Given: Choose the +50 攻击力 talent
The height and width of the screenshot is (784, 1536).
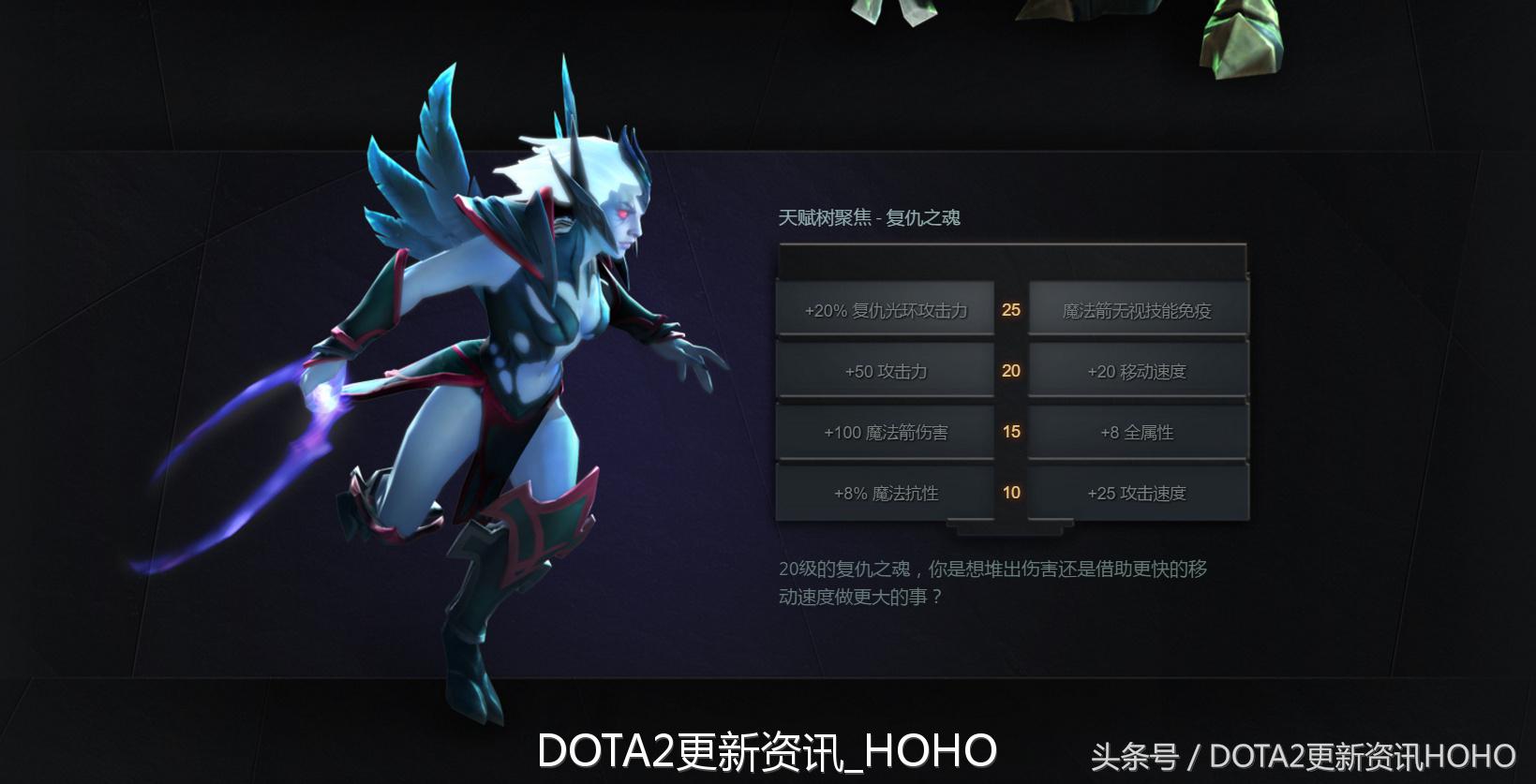Looking at the screenshot, I should pos(885,371).
